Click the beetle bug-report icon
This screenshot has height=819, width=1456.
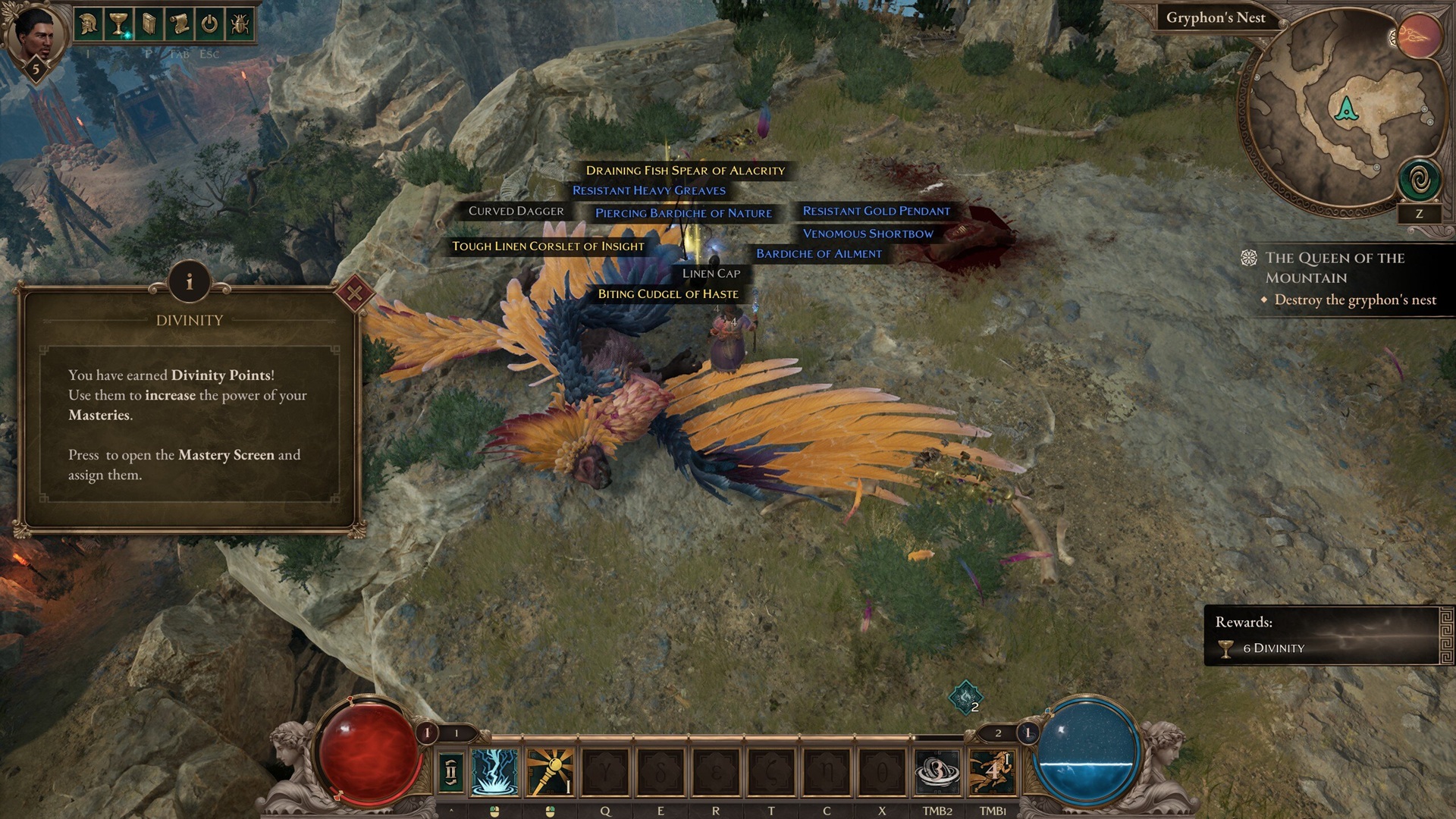[239, 24]
